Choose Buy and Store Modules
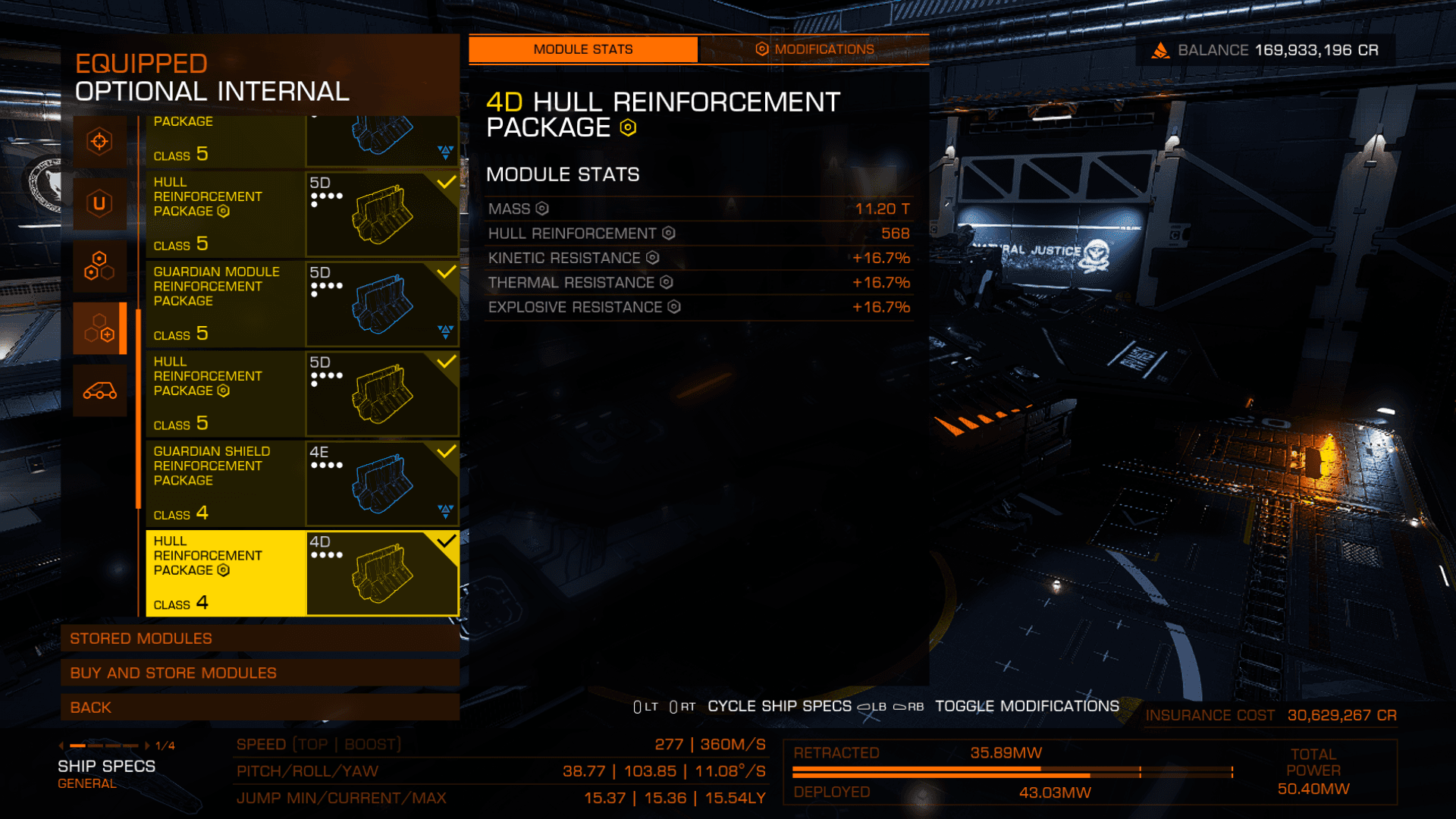The image size is (1456, 819). 259,673
